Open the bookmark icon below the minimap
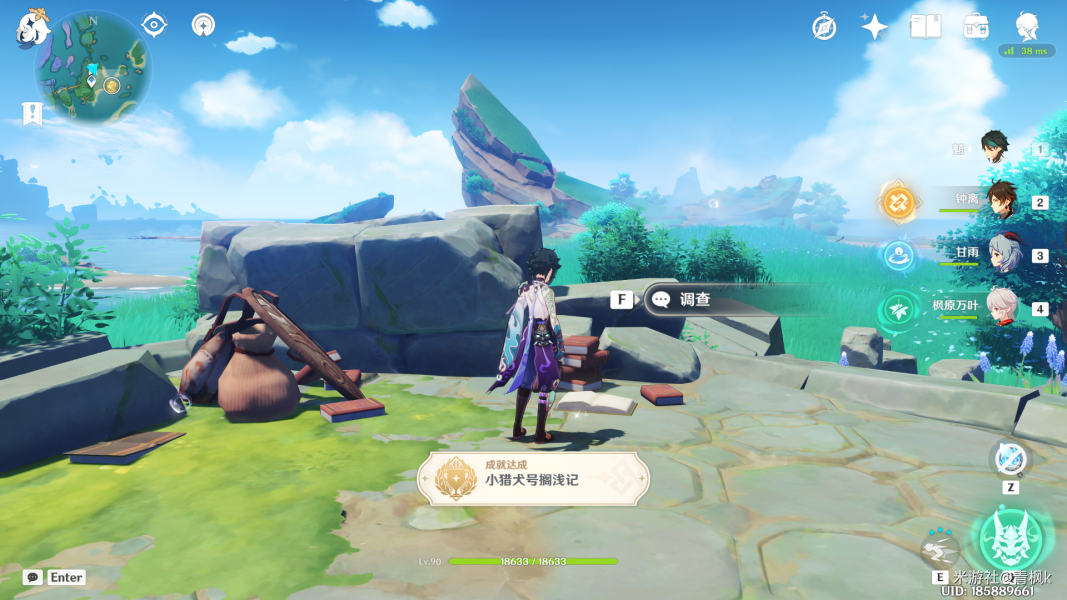Image resolution: width=1067 pixels, height=600 pixels. pyautogui.click(x=32, y=113)
